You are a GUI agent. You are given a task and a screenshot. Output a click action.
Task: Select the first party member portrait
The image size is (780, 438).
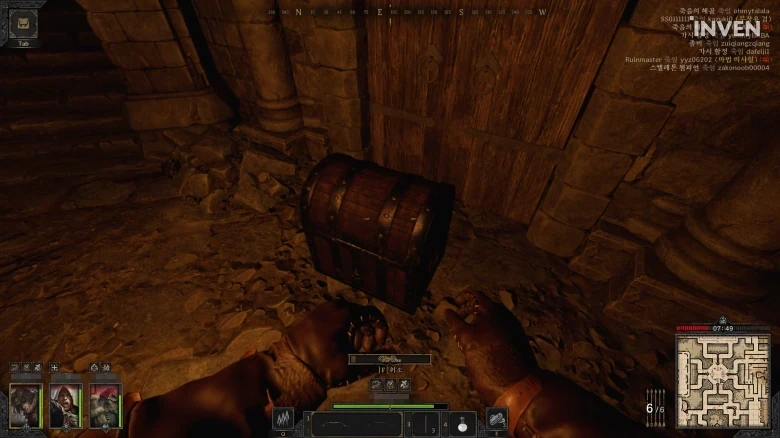[x=24, y=405]
